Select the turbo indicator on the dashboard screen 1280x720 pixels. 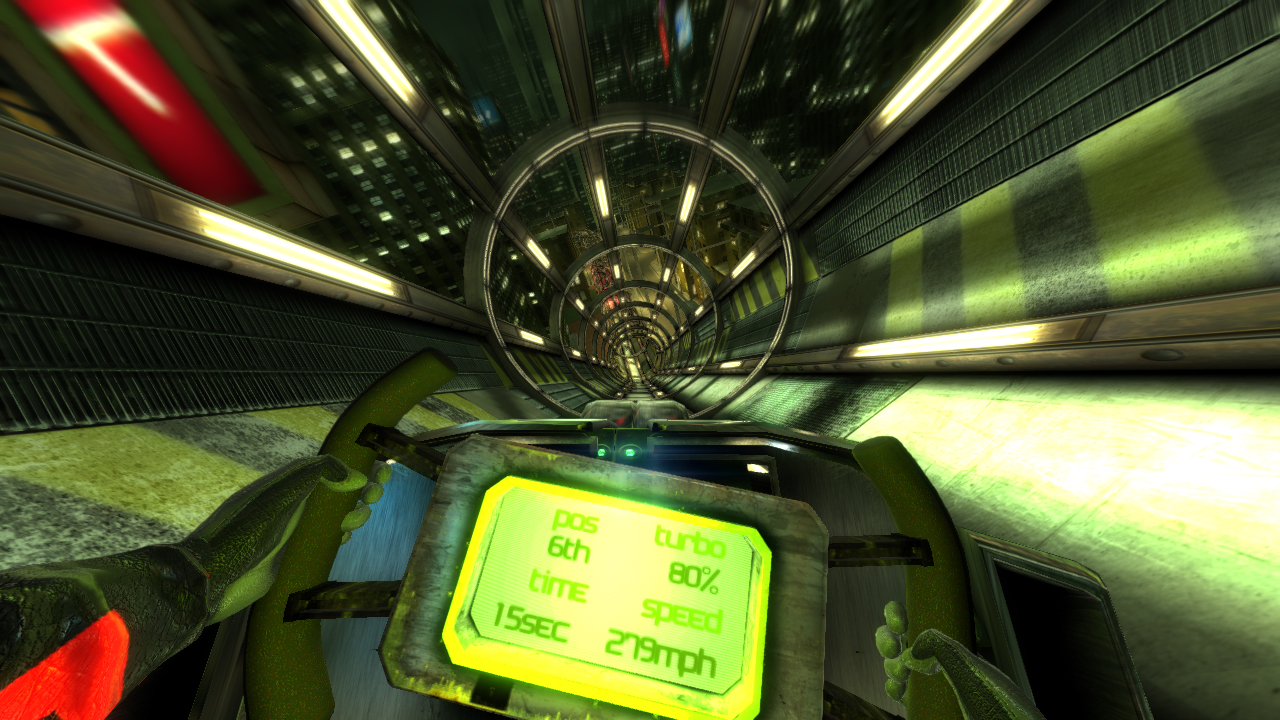pos(689,541)
